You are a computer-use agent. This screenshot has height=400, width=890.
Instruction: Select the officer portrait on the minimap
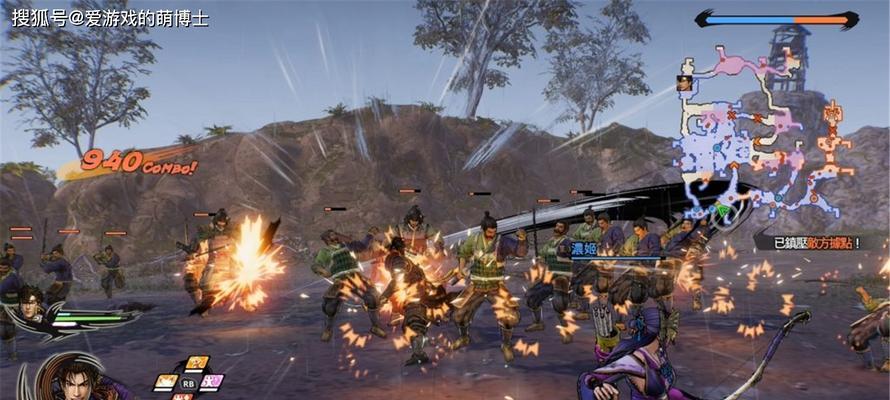coord(685,83)
